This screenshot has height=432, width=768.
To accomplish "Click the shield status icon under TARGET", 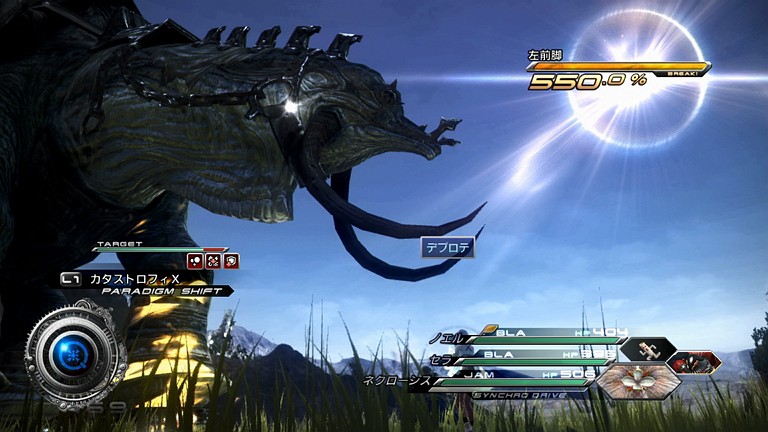I will 231,261.
